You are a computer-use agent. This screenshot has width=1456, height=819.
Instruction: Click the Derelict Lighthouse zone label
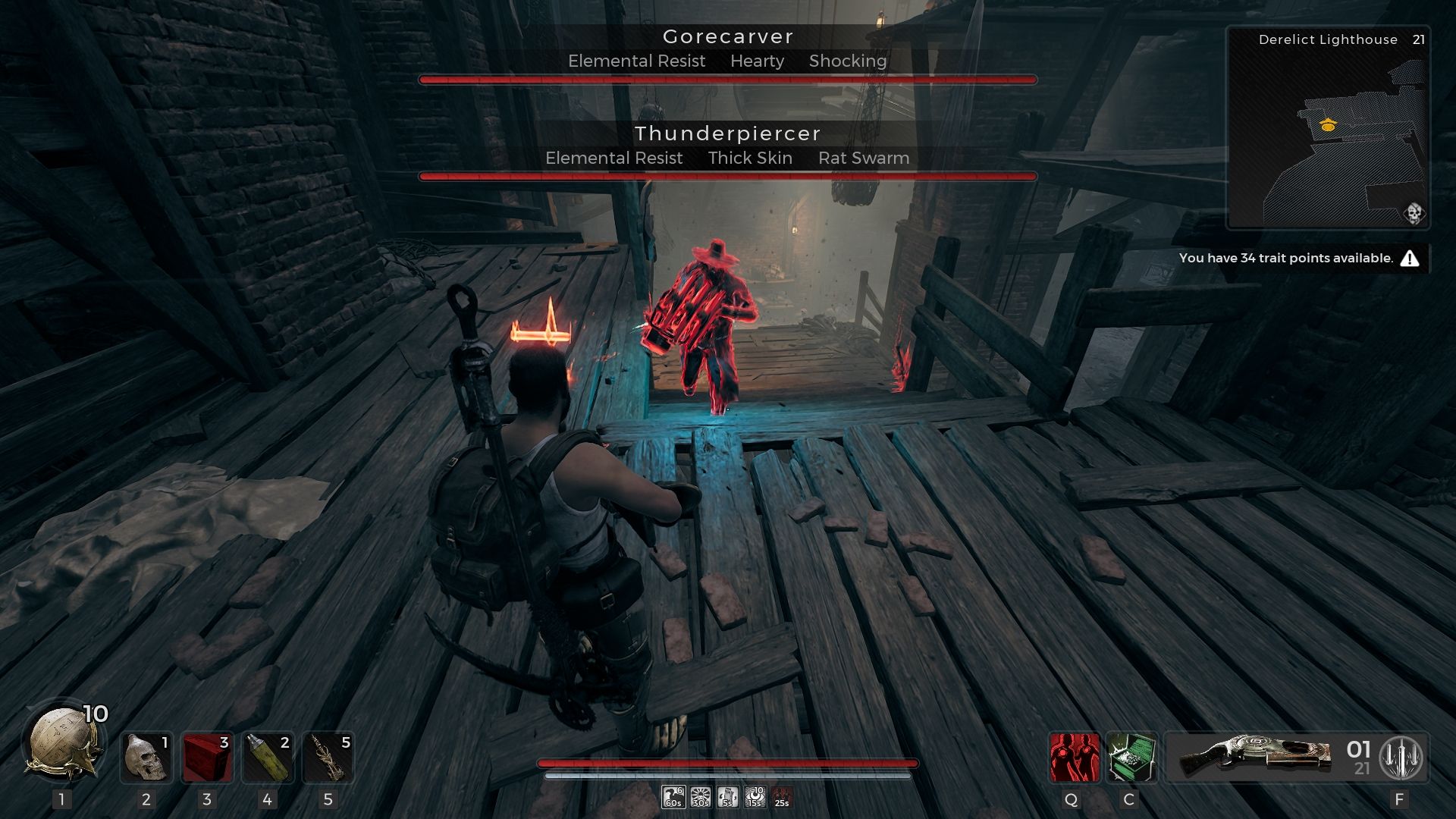click(x=1329, y=39)
